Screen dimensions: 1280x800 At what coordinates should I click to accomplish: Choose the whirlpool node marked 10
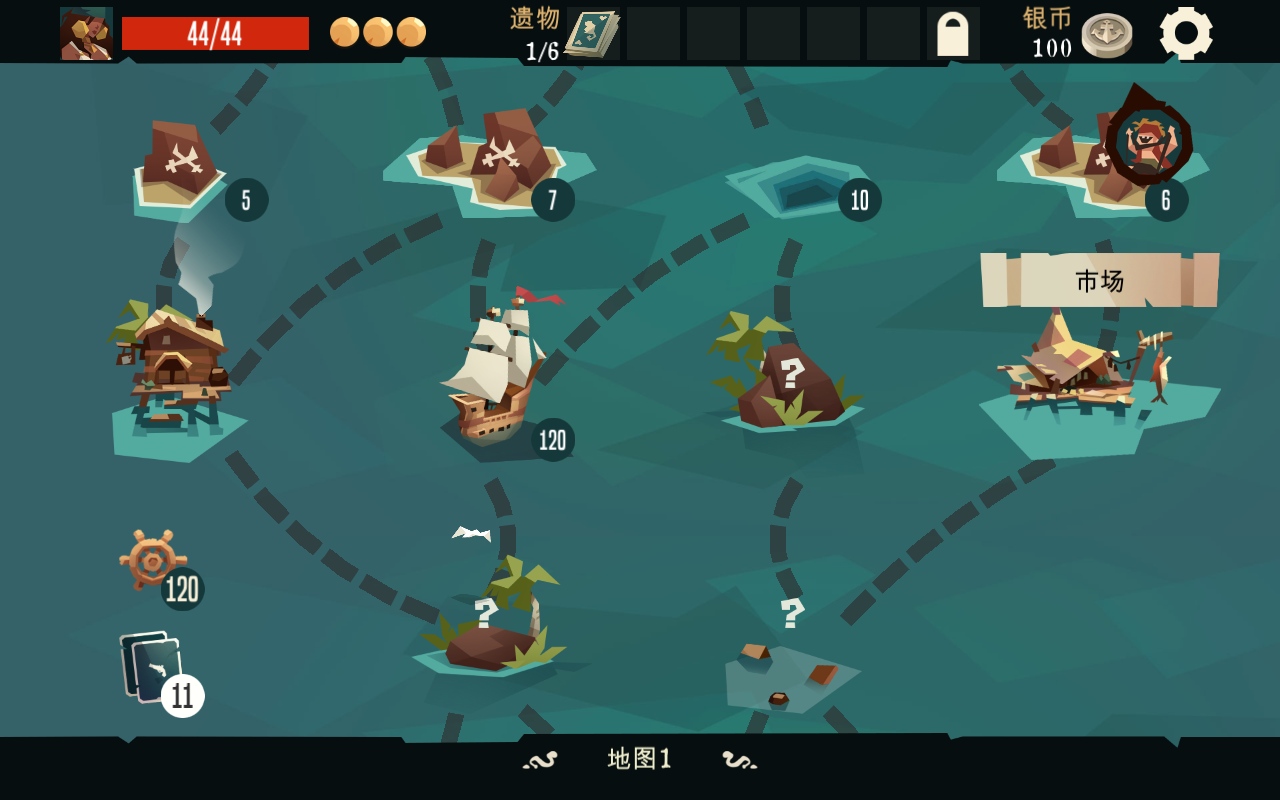795,185
